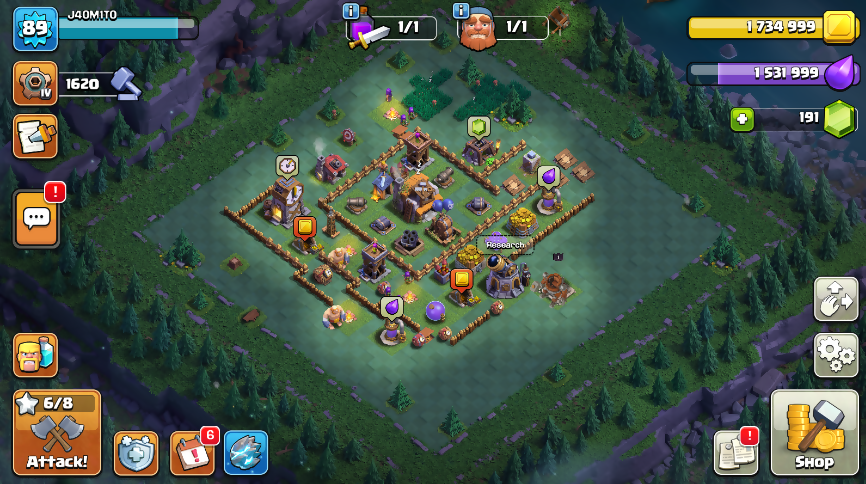The image size is (866, 484).
Task: Add gems with the green plus button
Action: click(x=741, y=120)
